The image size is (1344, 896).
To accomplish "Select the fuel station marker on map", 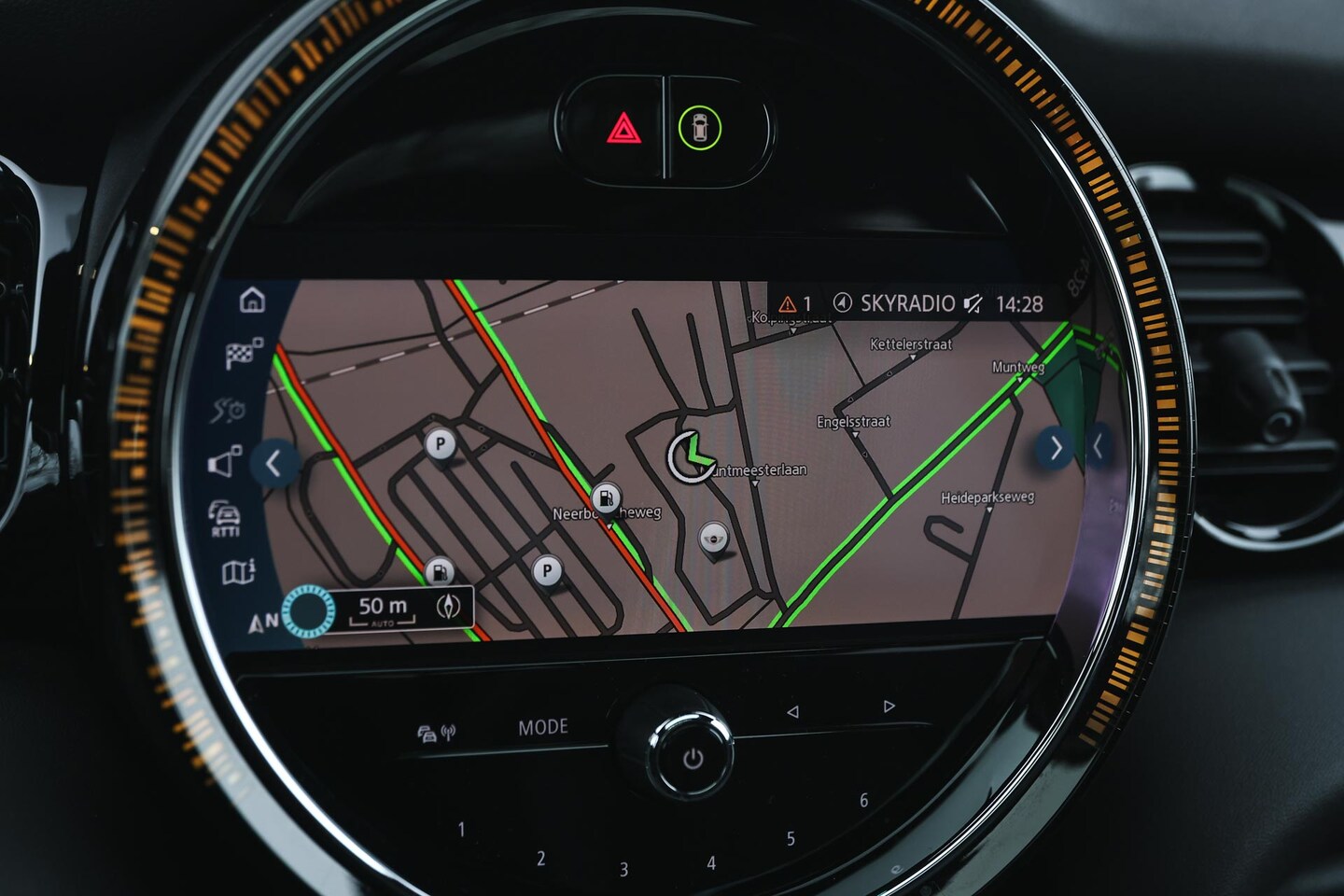I will pos(607,497).
